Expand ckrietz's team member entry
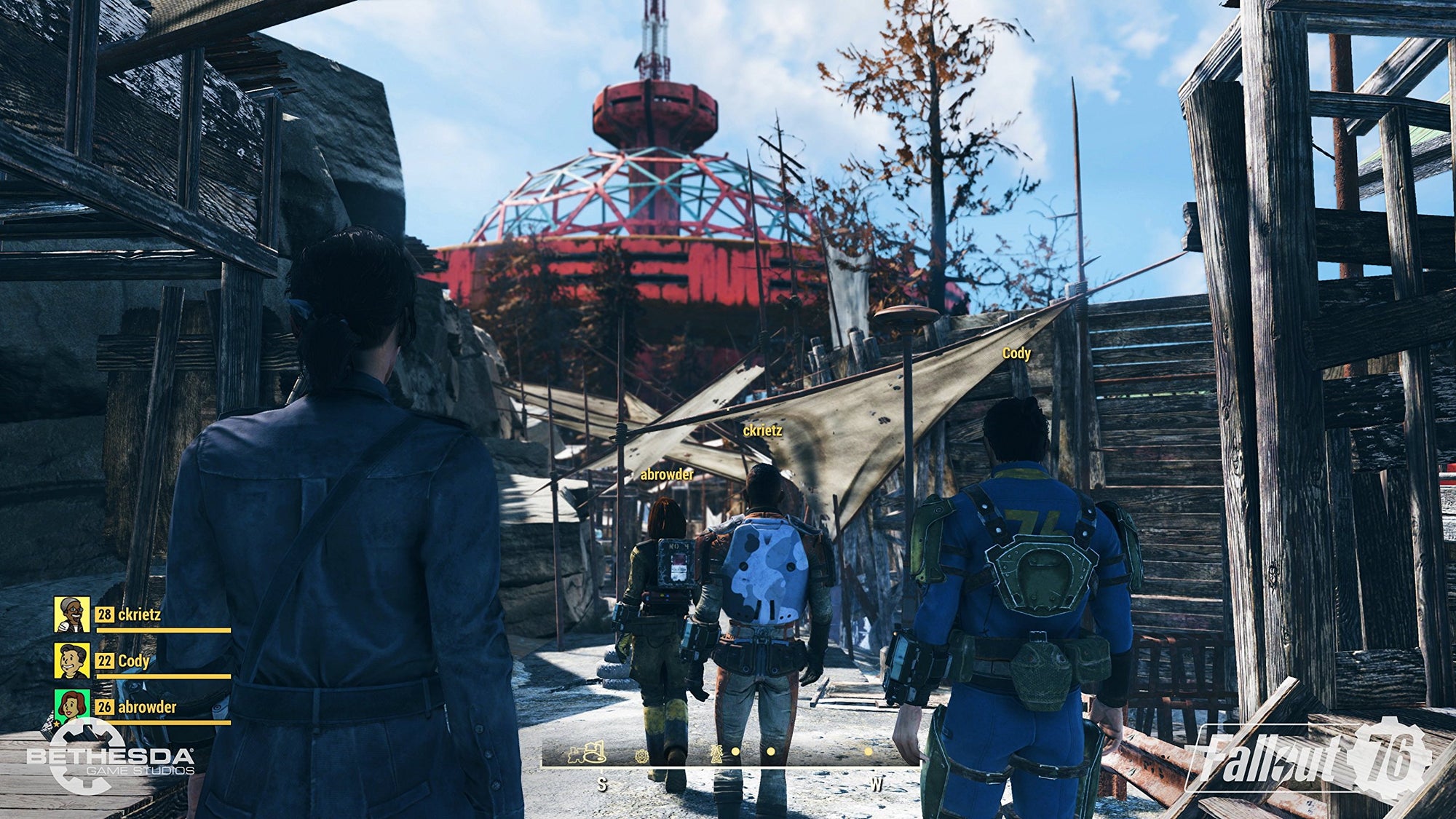Viewport: 1456px width, 819px height. tap(141, 615)
